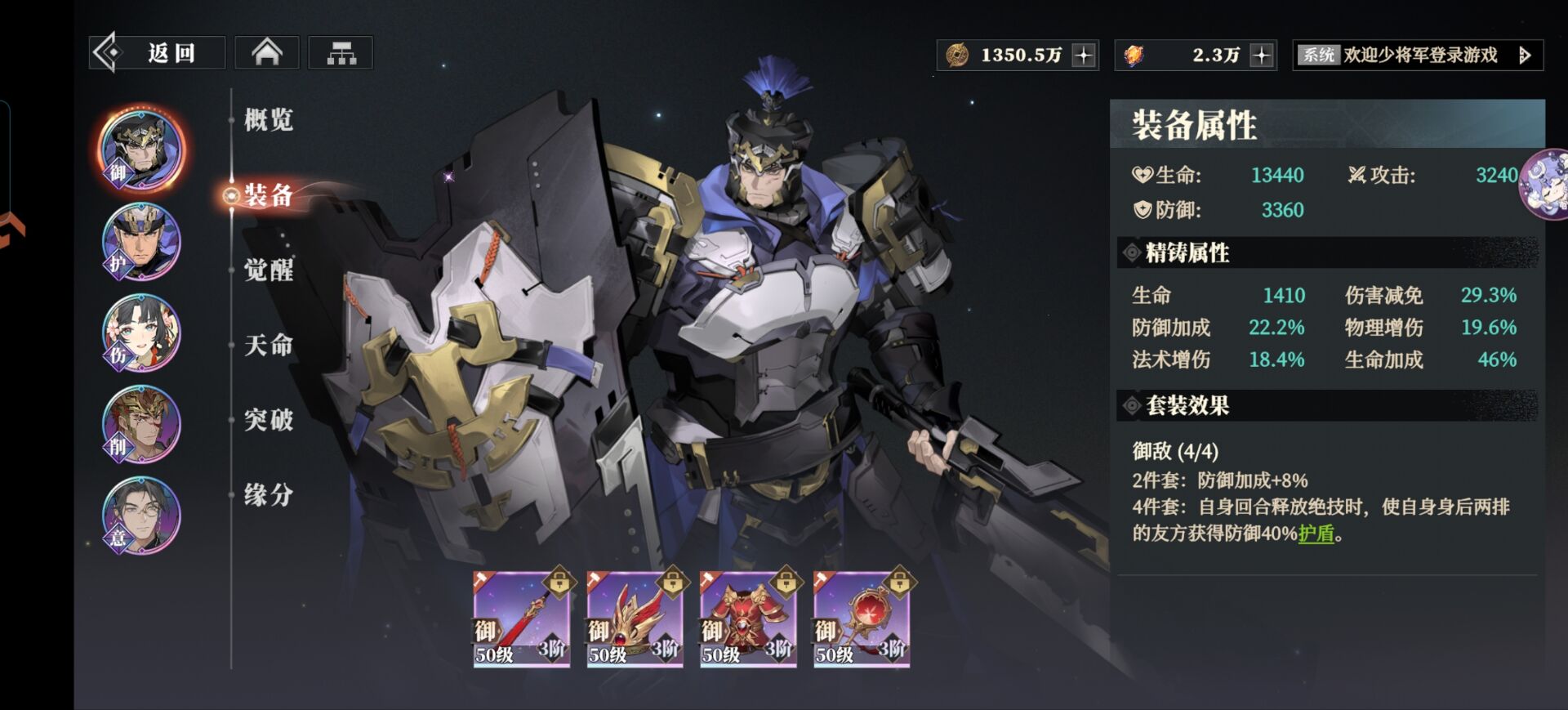Add more orange gem currency with plus
1568x710 pixels.
click(1262, 56)
